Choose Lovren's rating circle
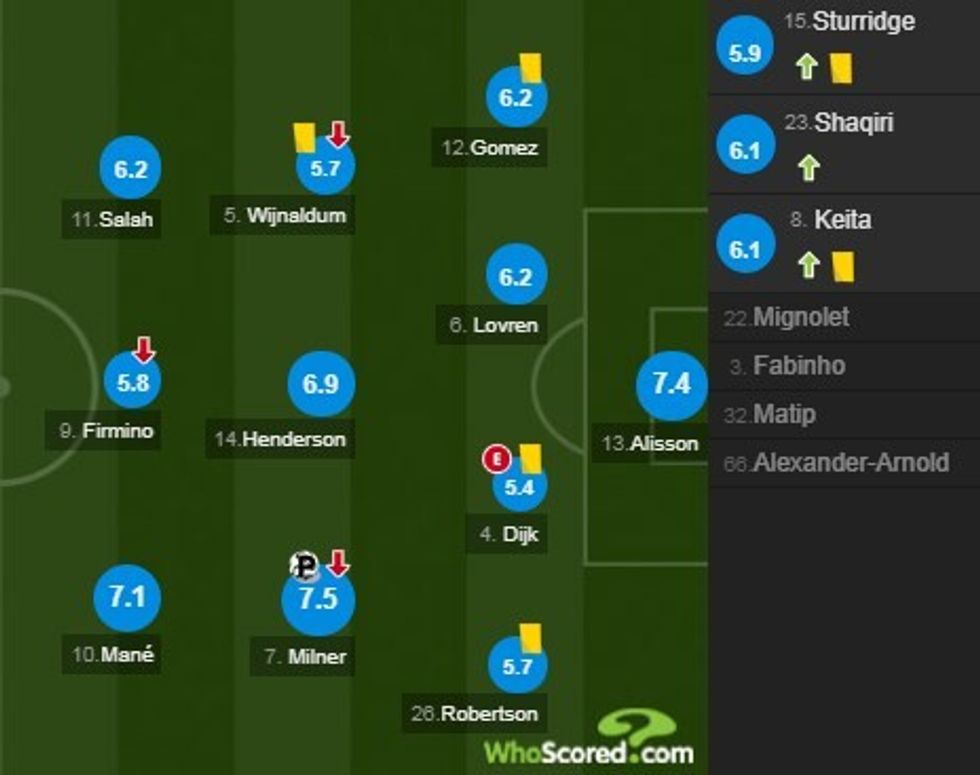This screenshot has height=775, width=980. click(516, 276)
